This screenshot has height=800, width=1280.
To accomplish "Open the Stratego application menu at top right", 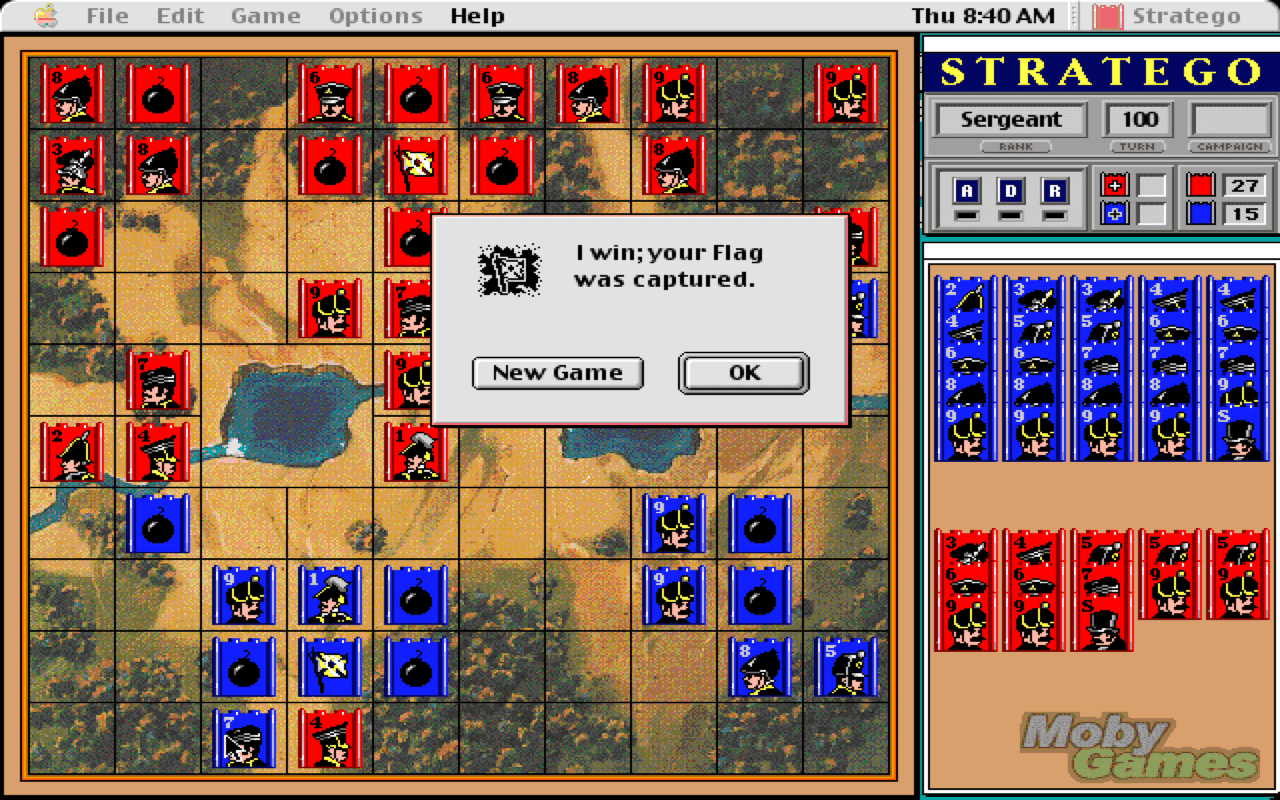I will click(x=1185, y=15).
